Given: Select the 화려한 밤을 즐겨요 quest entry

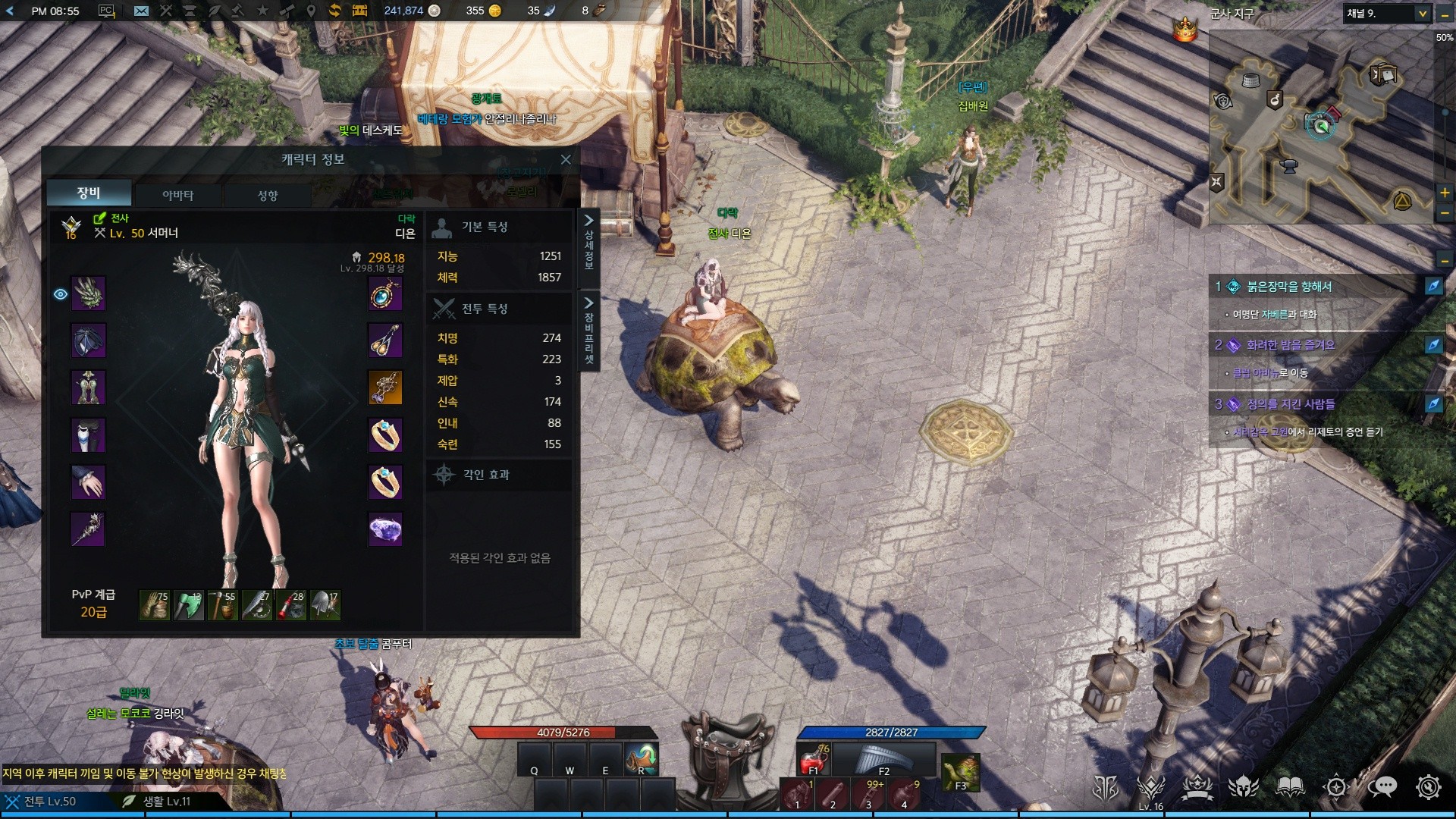Looking at the screenshot, I should [1289, 345].
